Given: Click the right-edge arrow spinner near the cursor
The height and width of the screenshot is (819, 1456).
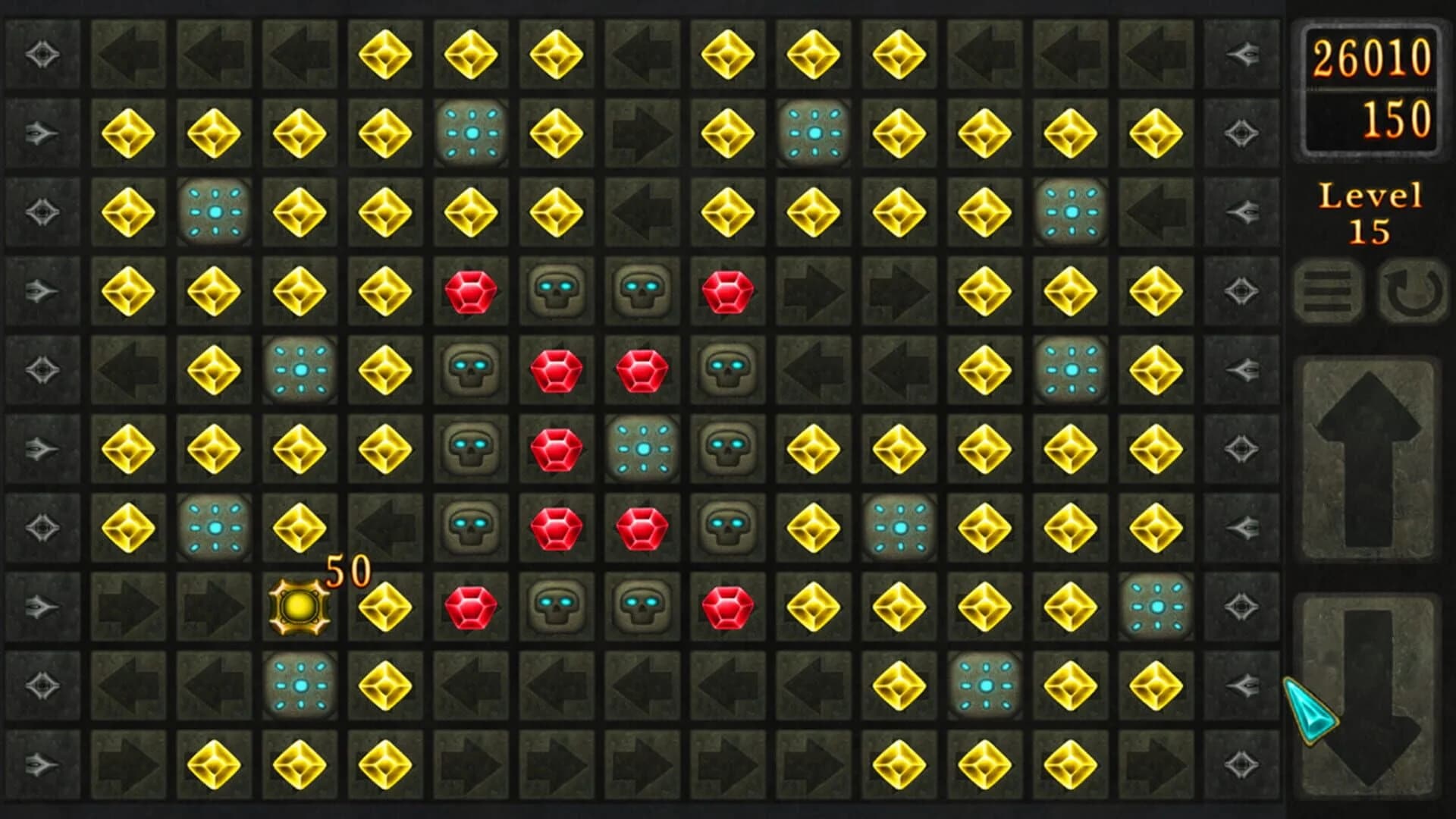Looking at the screenshot, I should (1241, 685).
